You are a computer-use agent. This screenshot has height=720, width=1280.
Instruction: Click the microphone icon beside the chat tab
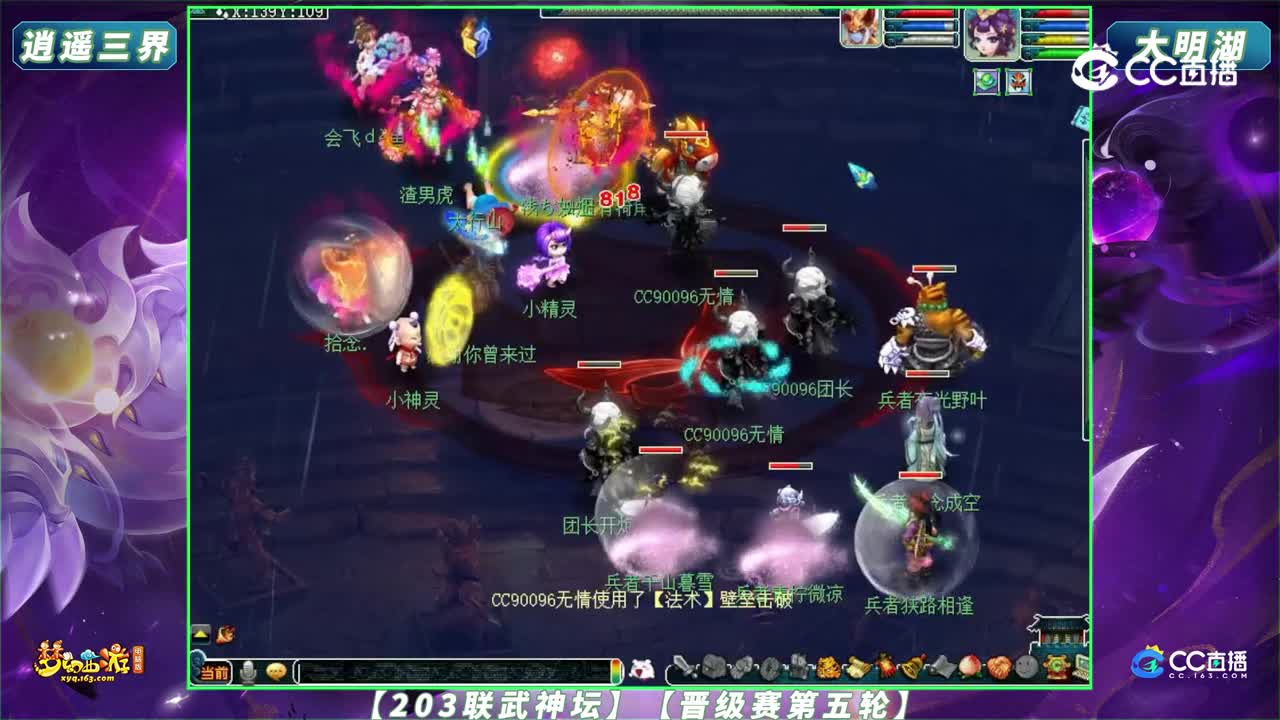(247, 668)
